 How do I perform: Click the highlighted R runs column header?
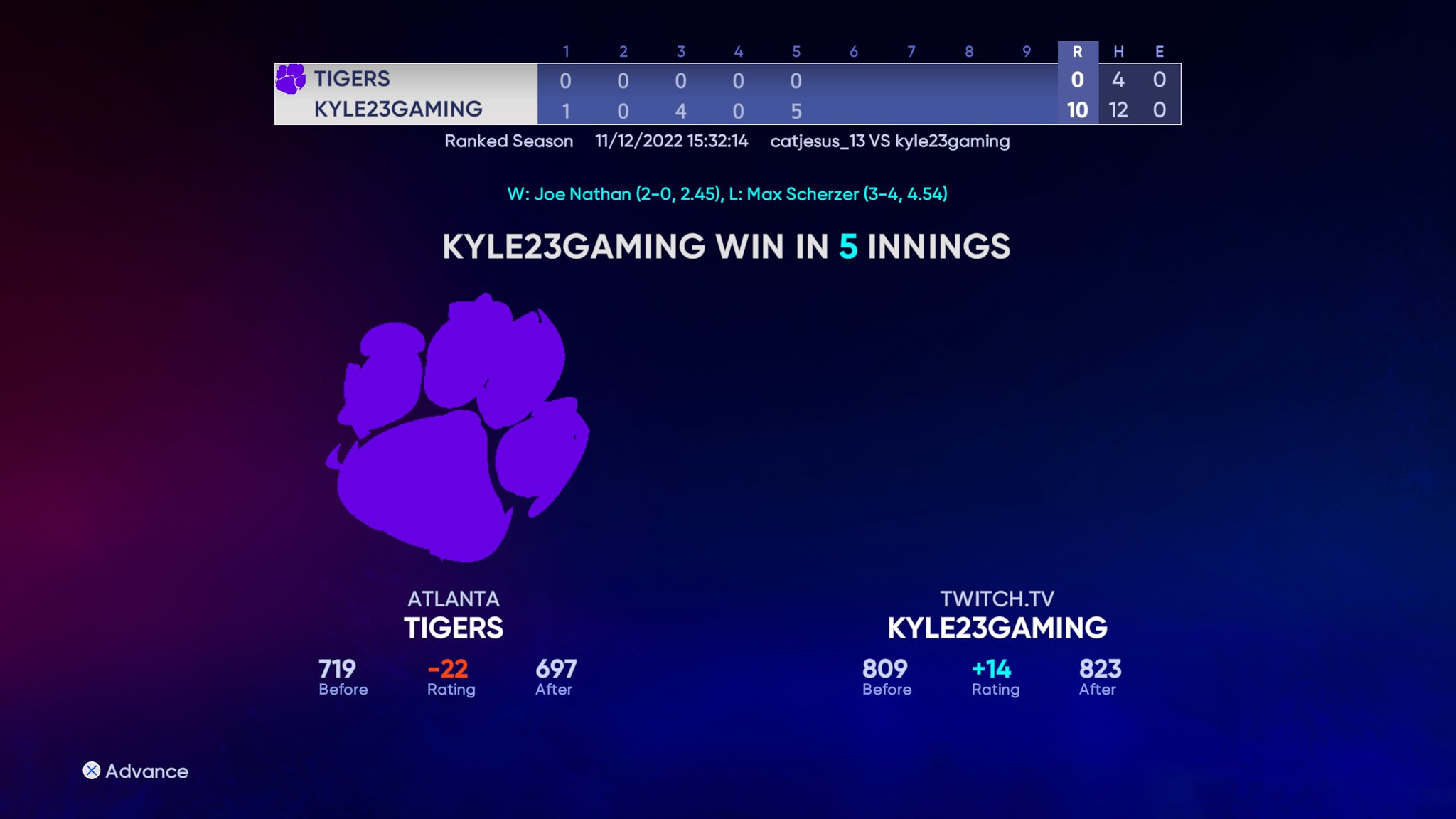(x=1078, y=50)
